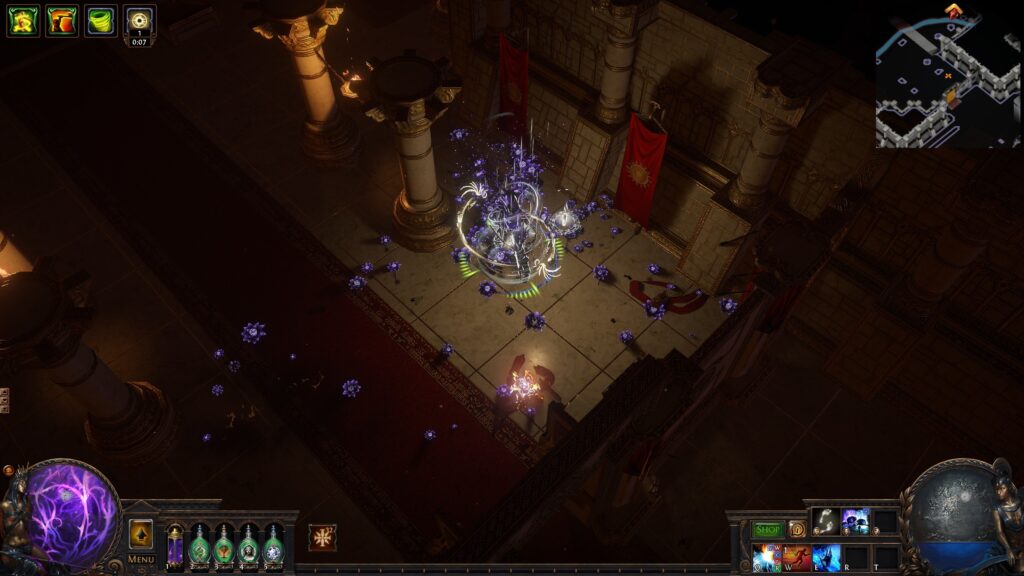
Task: Activate the red running figure skill on W
Action: point(797,557)
